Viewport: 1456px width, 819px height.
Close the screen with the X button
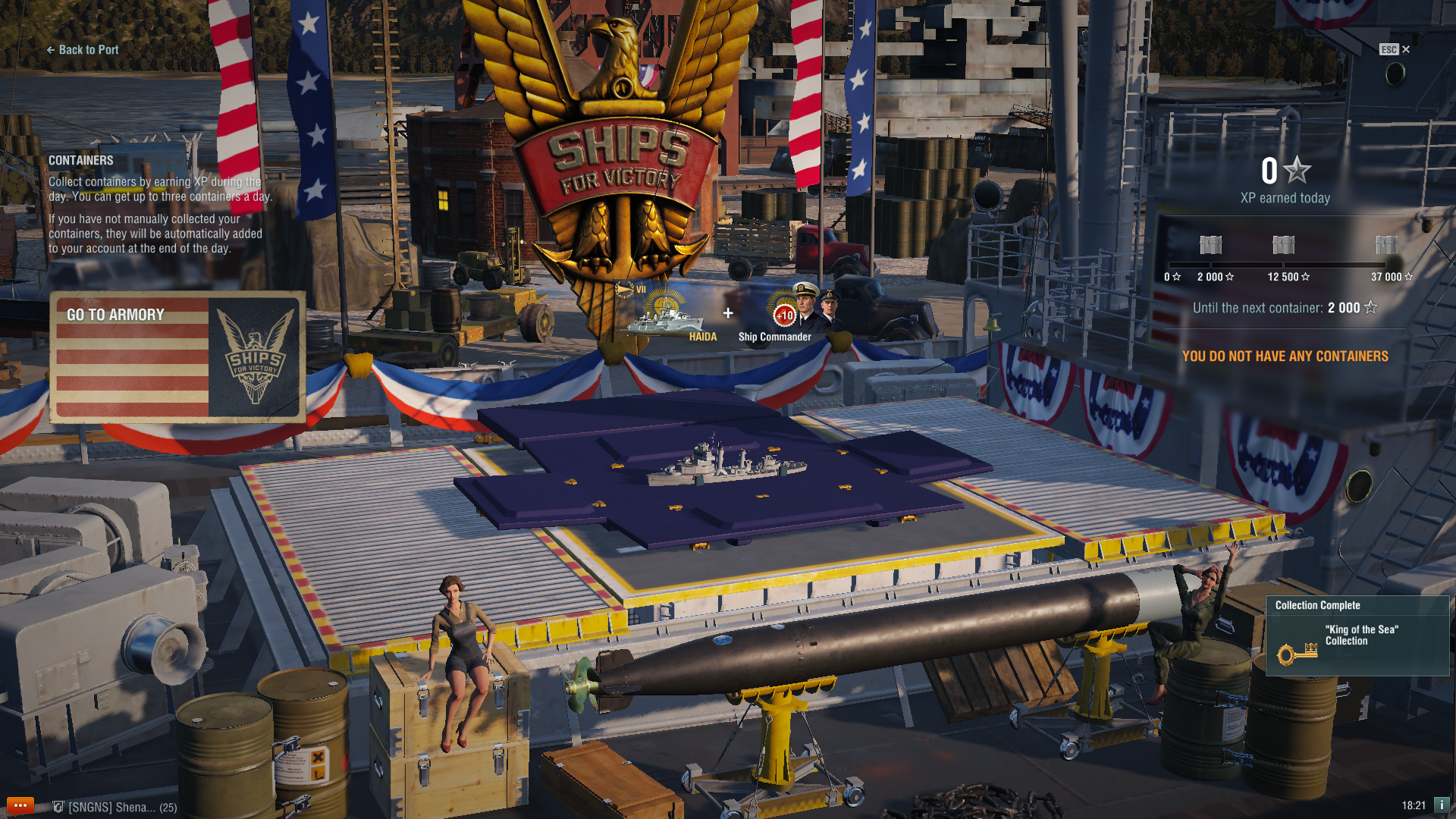(x=1405, y=49)
